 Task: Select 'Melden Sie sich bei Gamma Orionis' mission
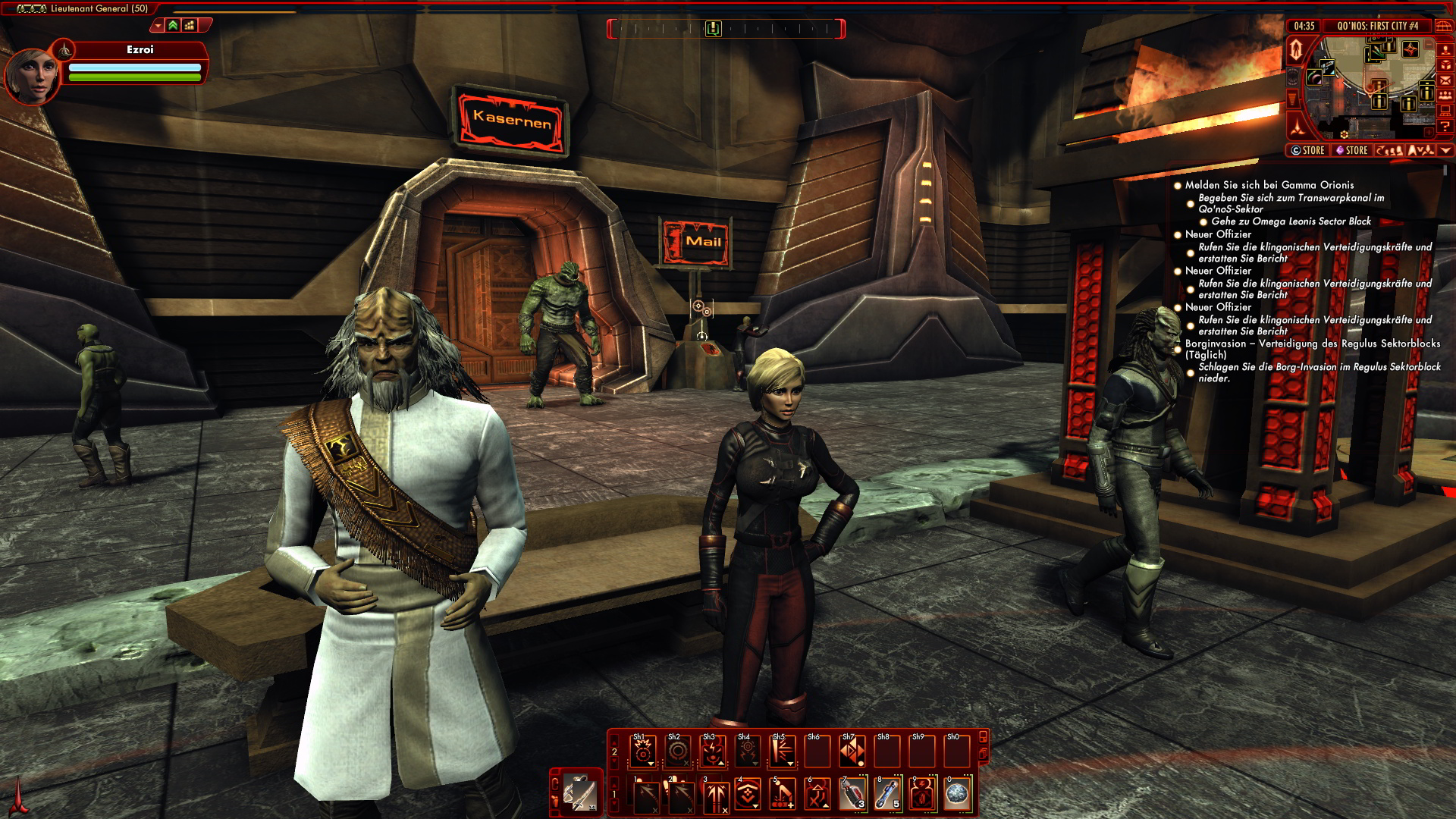click(1269, 185)
